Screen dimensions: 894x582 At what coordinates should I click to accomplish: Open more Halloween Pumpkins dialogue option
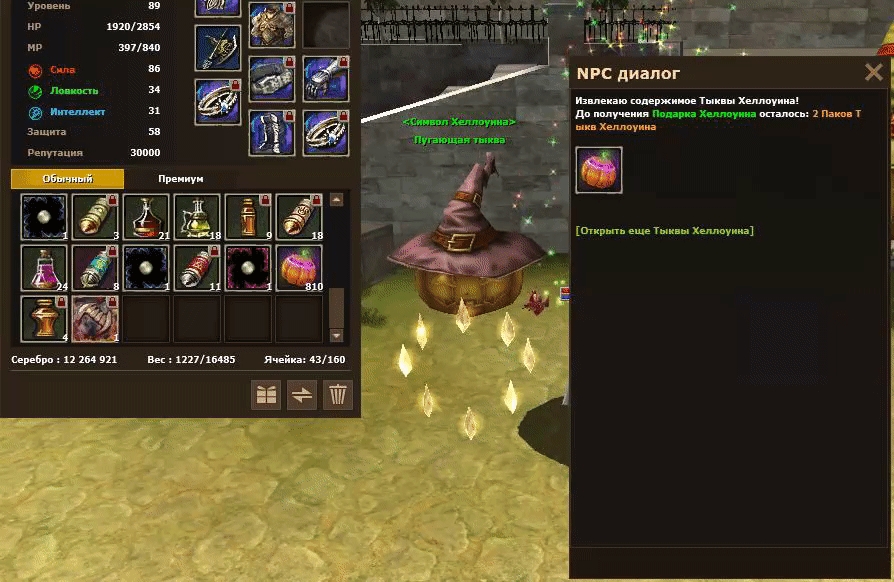pyautogui.click(x=664, y=231)
